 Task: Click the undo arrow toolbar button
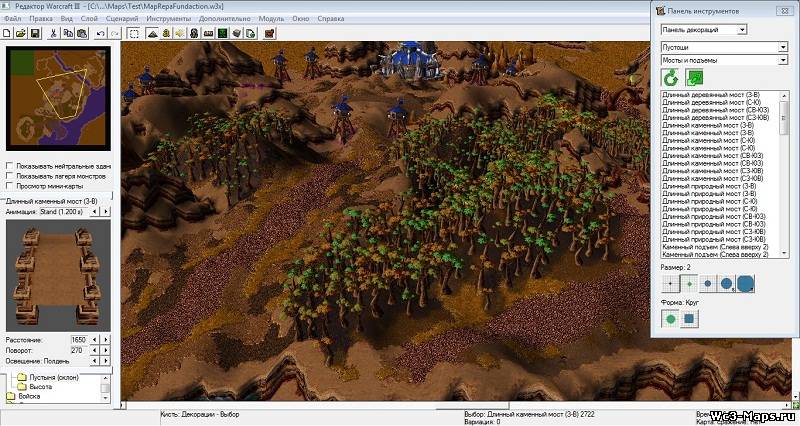100,33
